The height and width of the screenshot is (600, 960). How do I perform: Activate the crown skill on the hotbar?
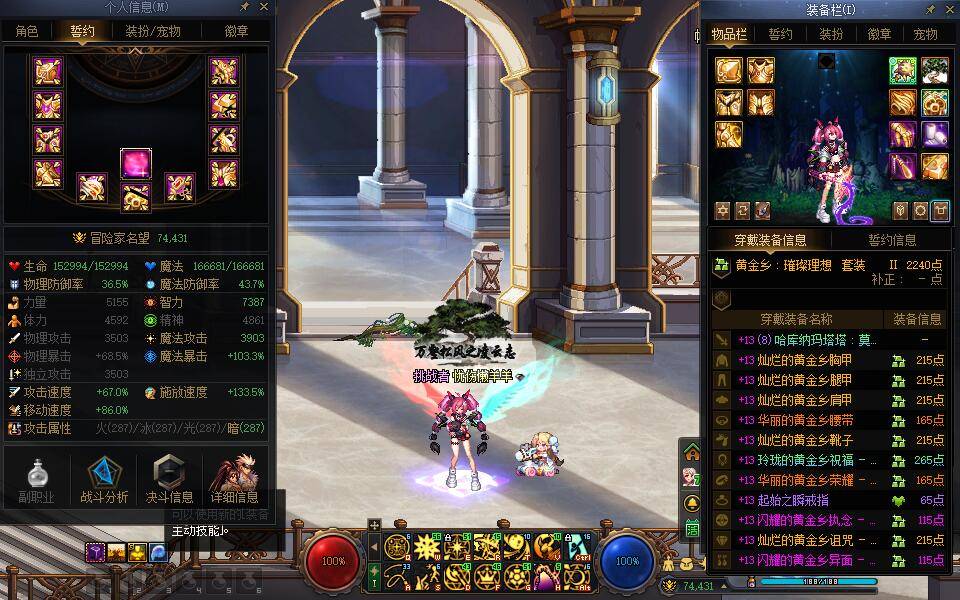click(487, 577)
